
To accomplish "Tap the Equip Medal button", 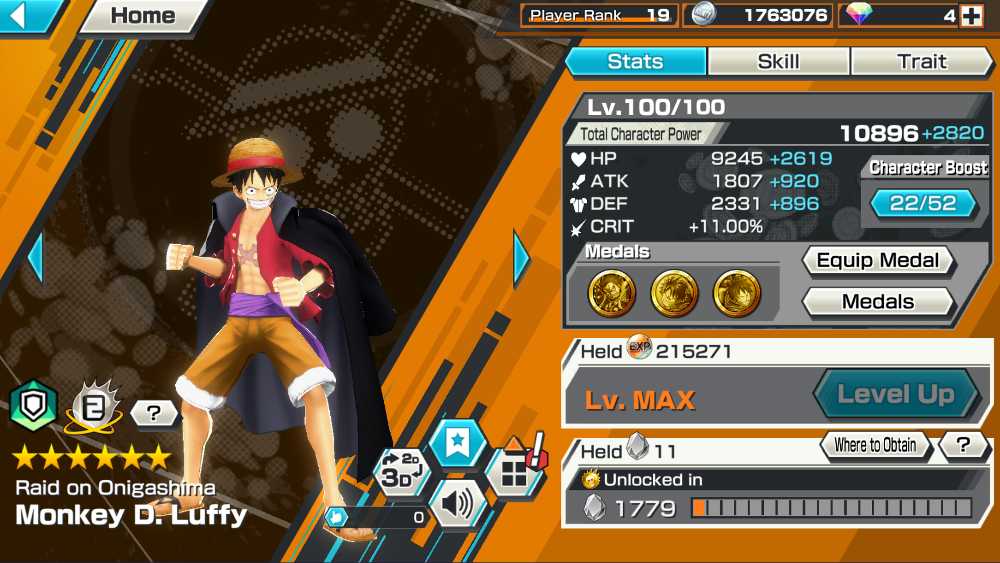I will [878, 261].
